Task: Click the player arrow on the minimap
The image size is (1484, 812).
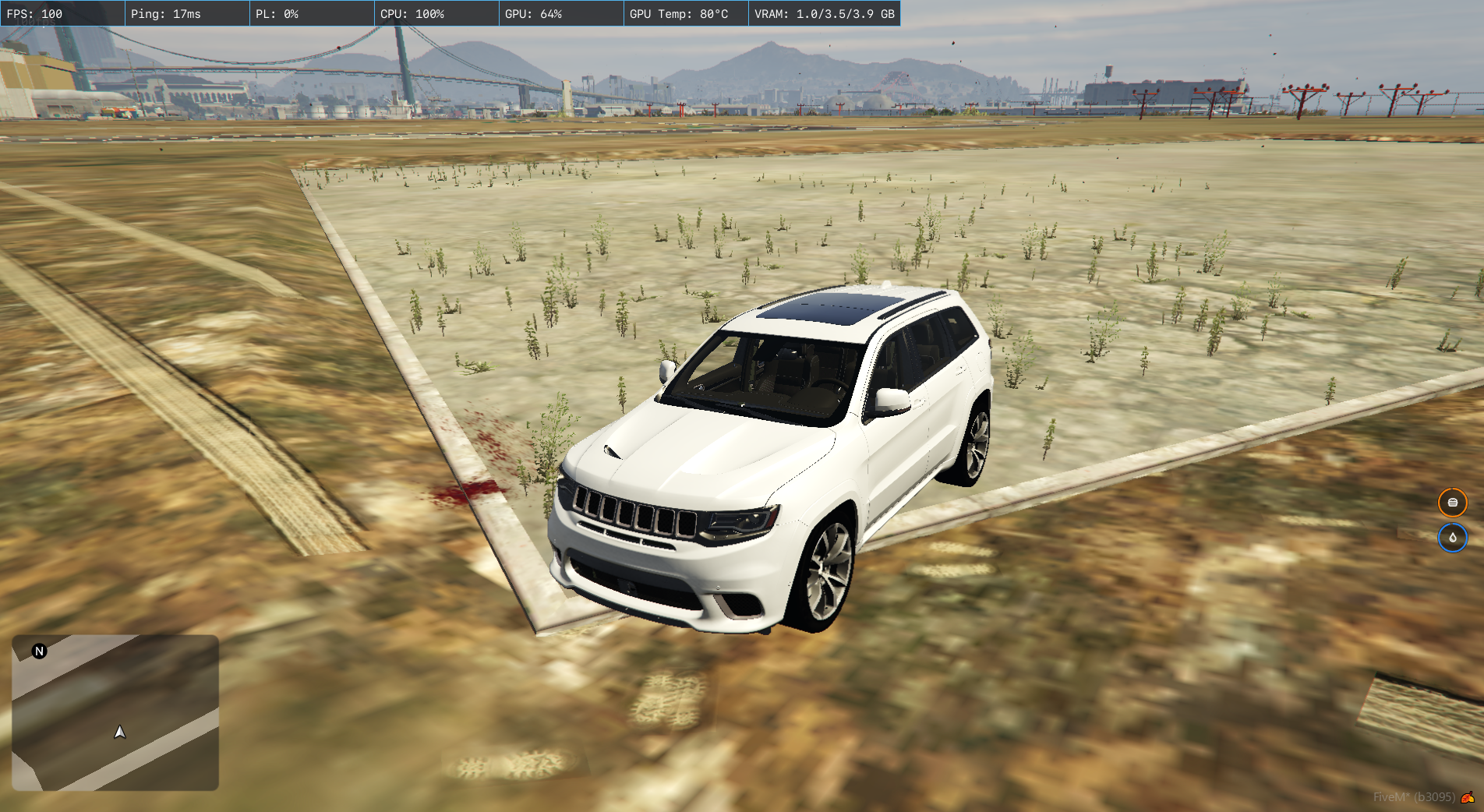Action: click(120, 732)
